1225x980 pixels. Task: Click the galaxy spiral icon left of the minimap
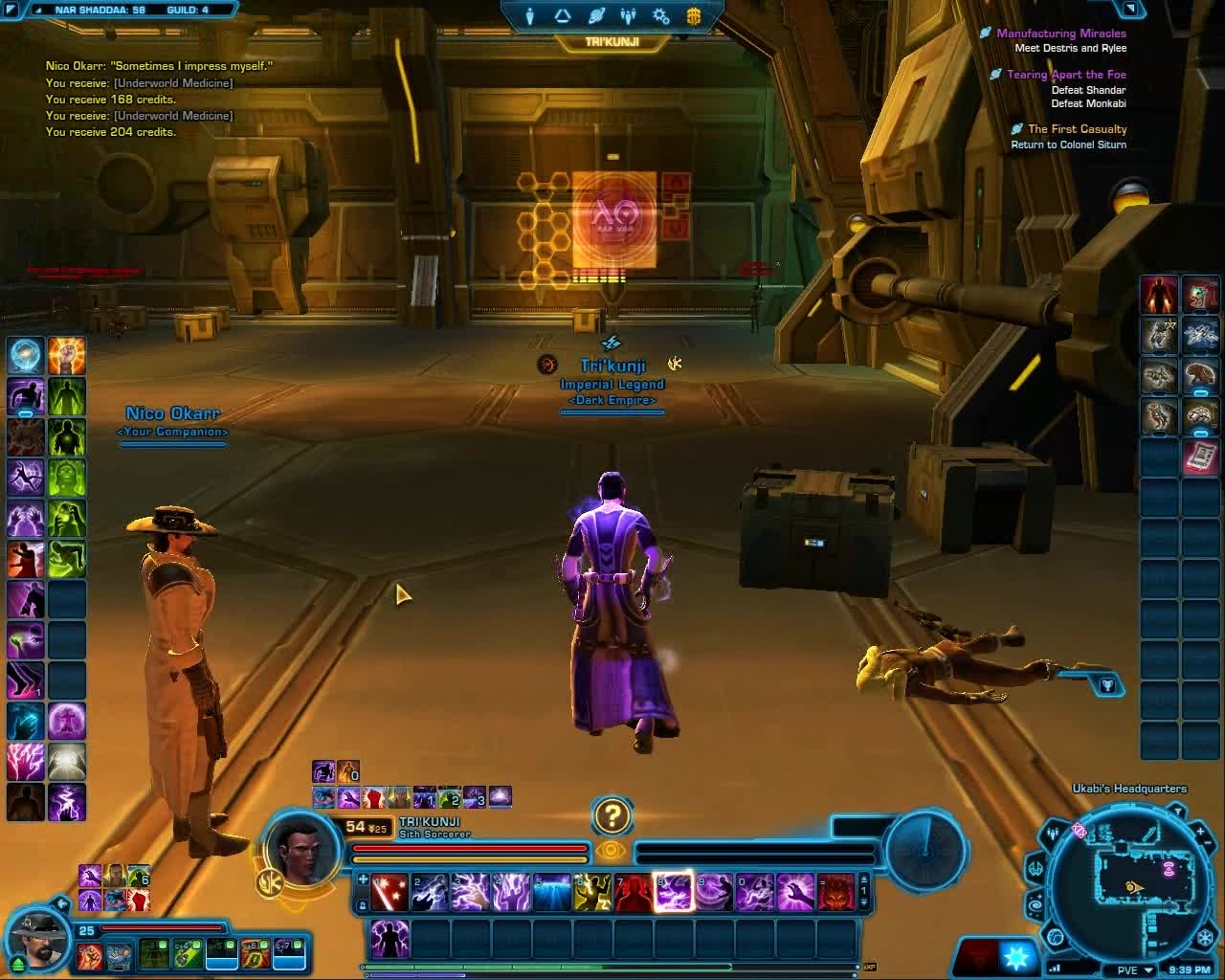[1036, 903]
